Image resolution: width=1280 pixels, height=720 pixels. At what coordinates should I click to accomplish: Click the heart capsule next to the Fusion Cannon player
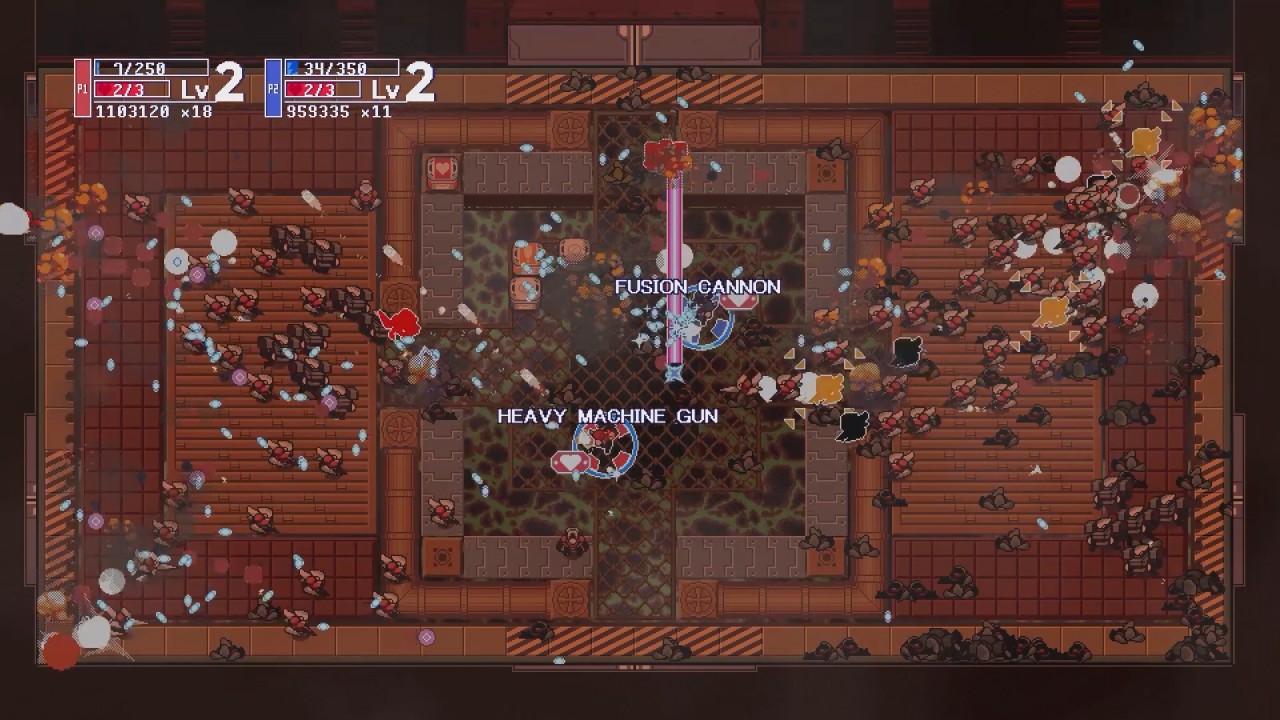(x=739, y=304)
